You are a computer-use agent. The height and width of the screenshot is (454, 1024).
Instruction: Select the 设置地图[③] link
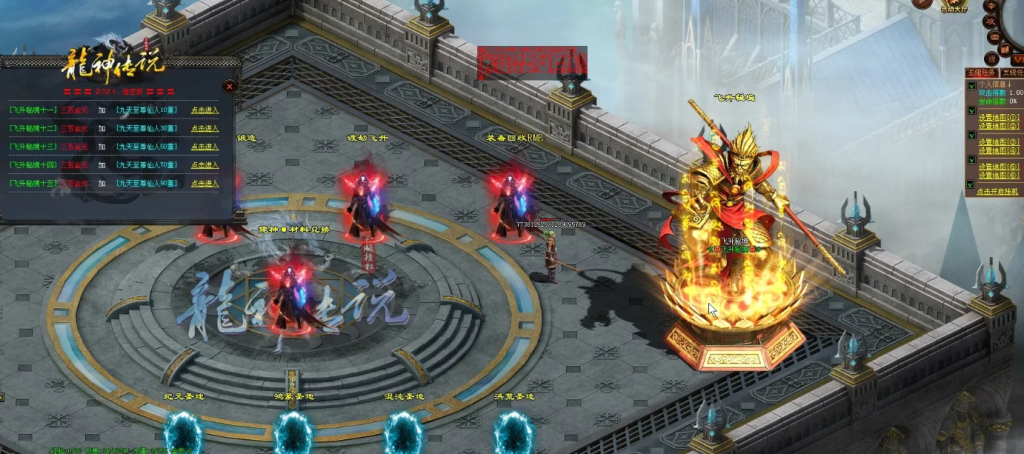[x=999, y=141]
